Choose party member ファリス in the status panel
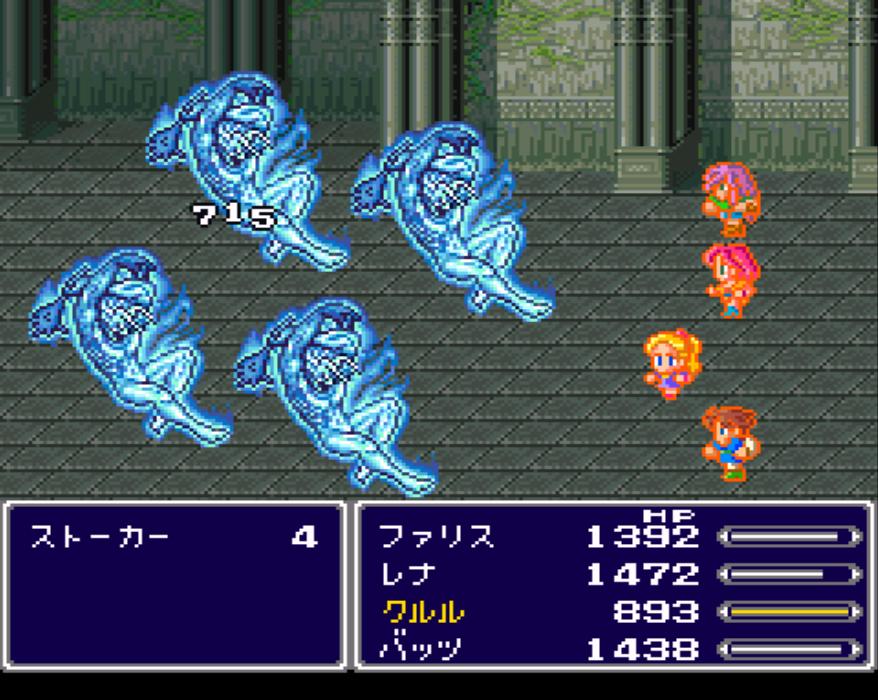 (x=436, y=537)
